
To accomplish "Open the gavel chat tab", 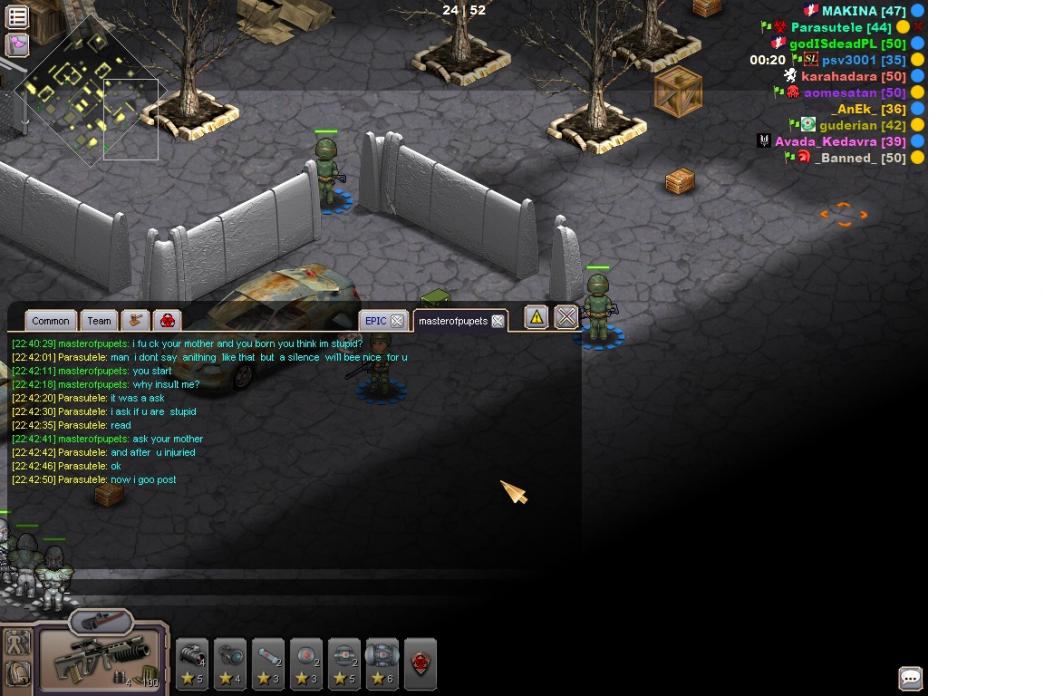I will 134,321.
